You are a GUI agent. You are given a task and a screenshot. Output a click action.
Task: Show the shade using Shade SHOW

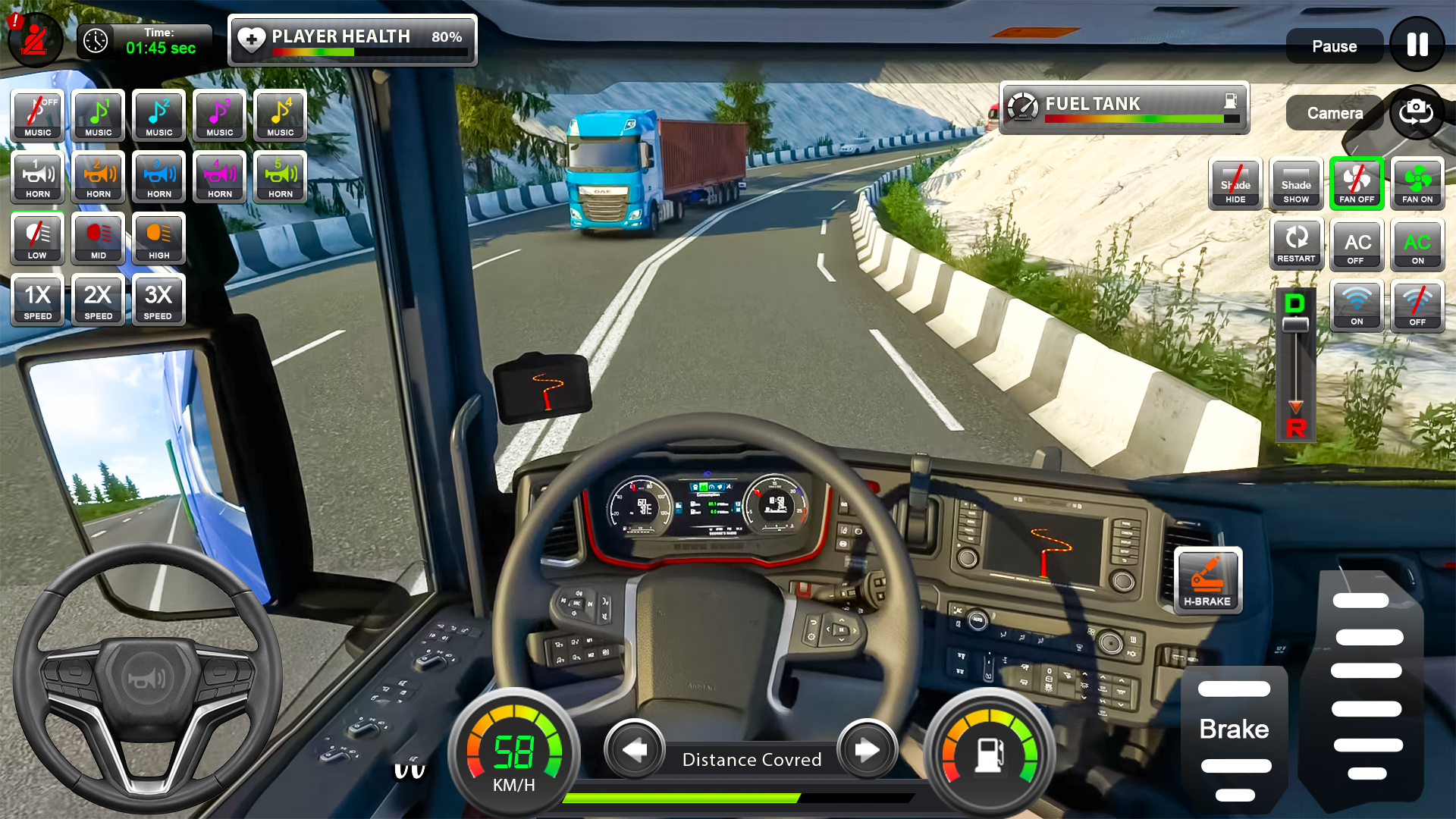point(1296,183)
